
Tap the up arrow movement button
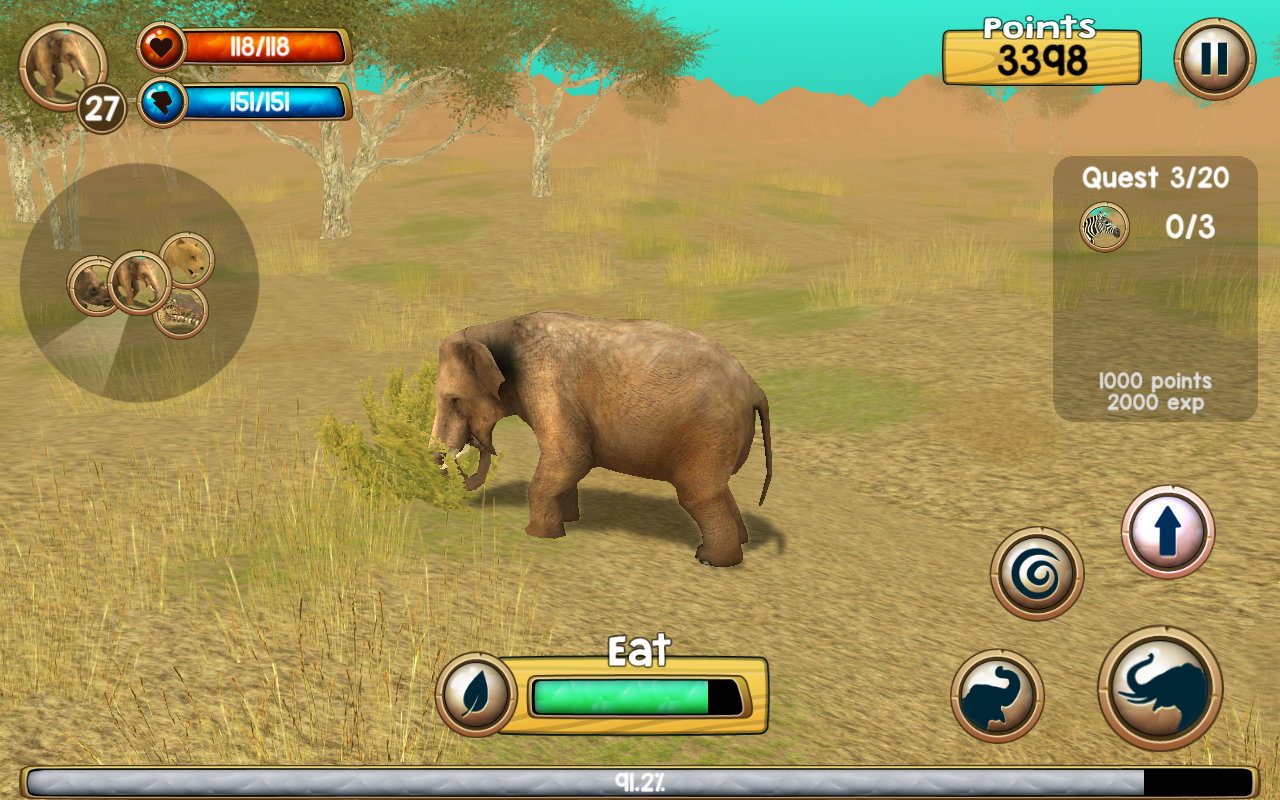[1168, 530]
